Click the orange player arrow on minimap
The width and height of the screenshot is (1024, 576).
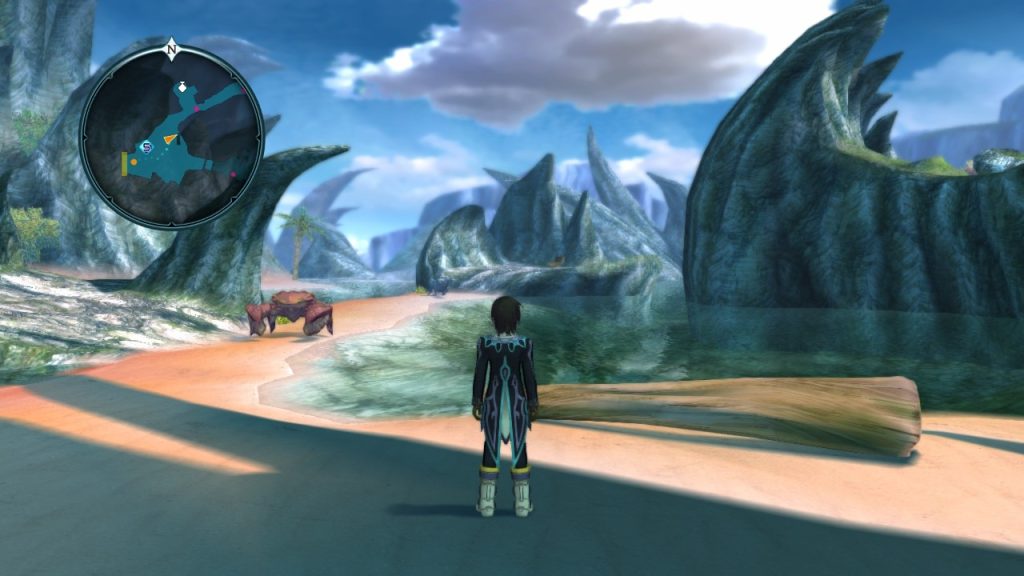tap(170, 139)
